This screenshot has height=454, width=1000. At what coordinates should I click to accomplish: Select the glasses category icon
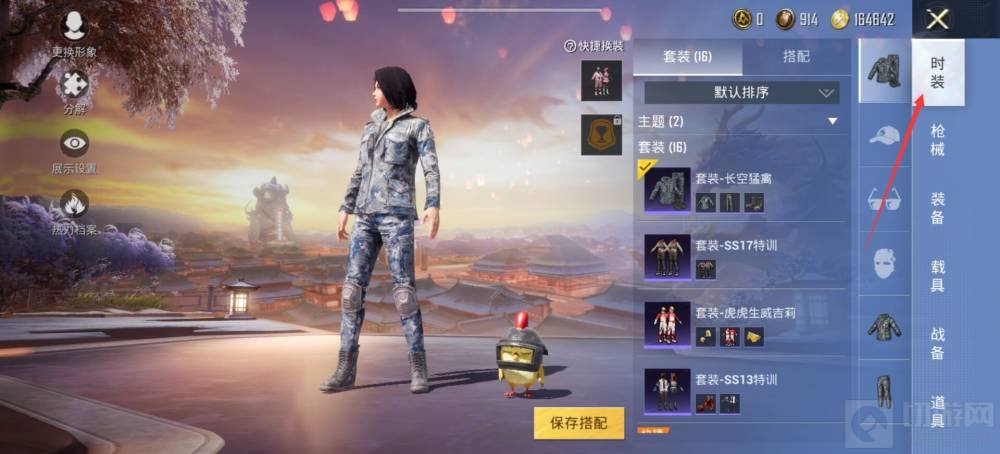[884, 200]
